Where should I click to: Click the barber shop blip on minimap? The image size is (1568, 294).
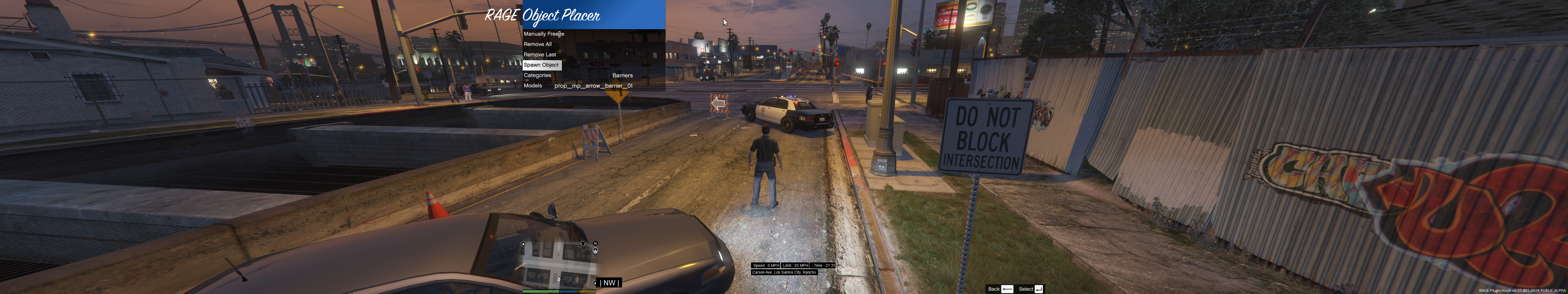tap(595, 250)
